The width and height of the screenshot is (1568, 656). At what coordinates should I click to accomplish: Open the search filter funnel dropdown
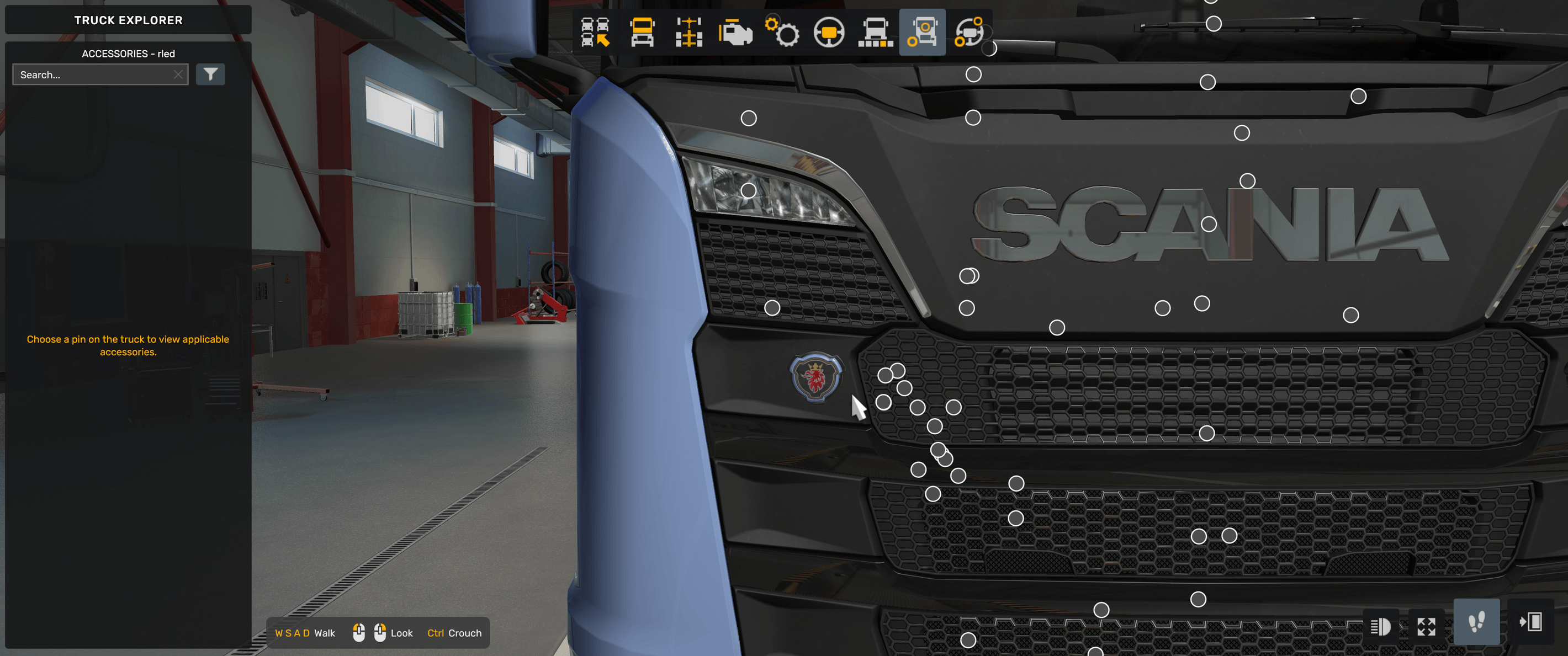tap(210, 73)
